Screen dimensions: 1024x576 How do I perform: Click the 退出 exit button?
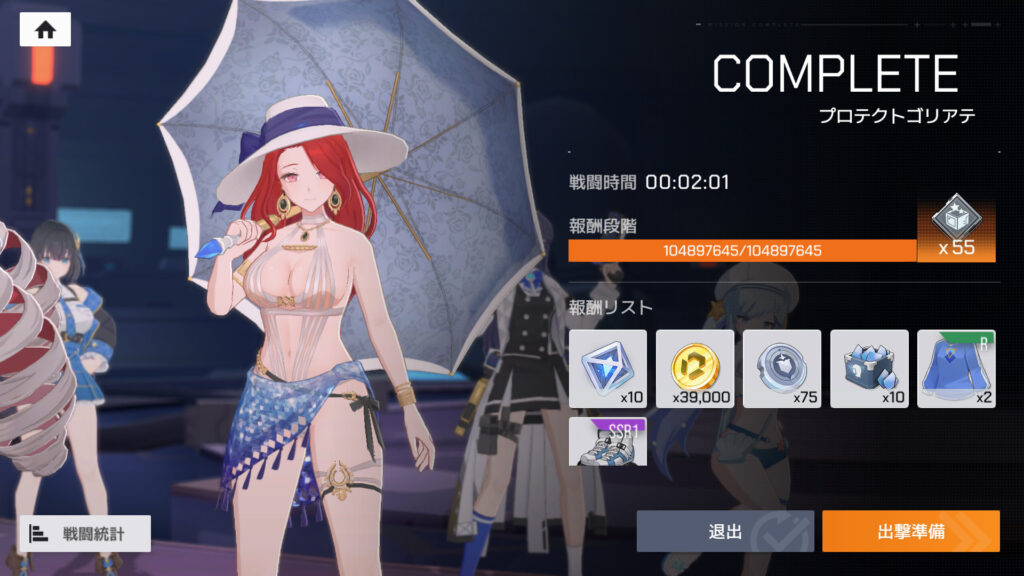[725, 531]
